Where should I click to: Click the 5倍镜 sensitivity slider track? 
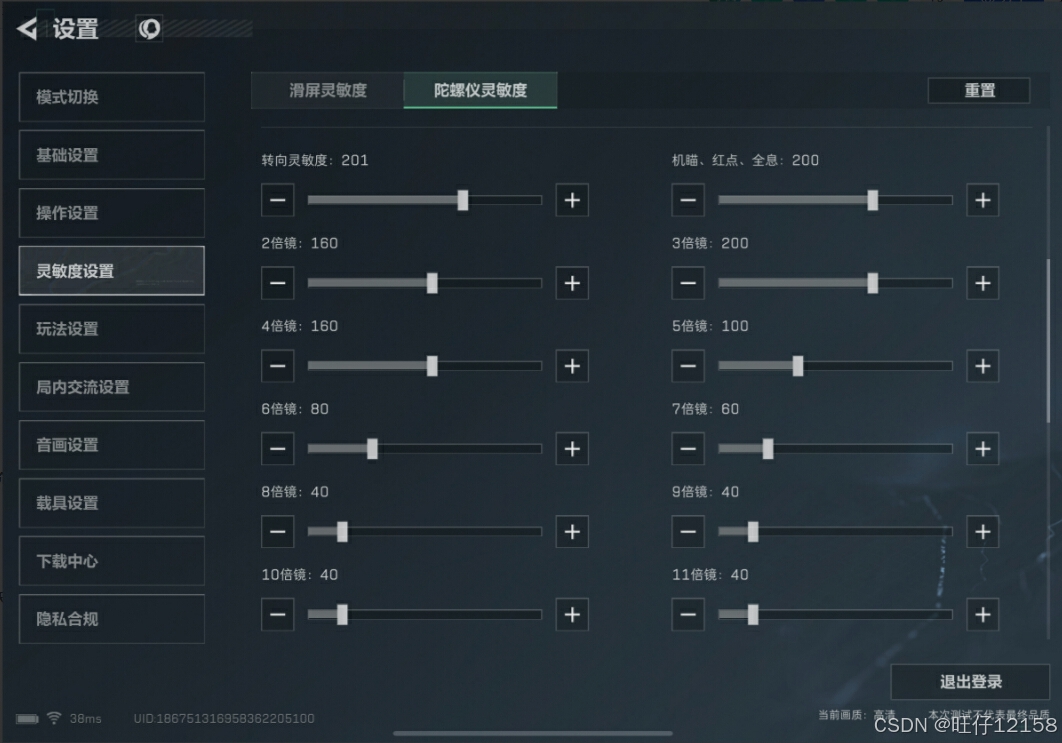[835, 366]
